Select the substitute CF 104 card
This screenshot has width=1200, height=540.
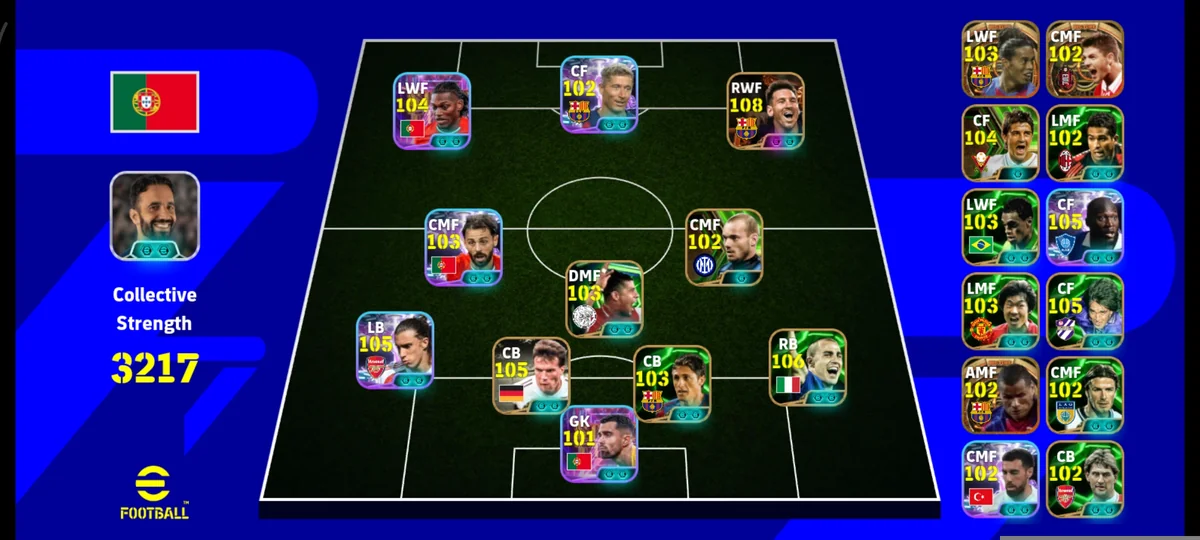coord(1001,143)
